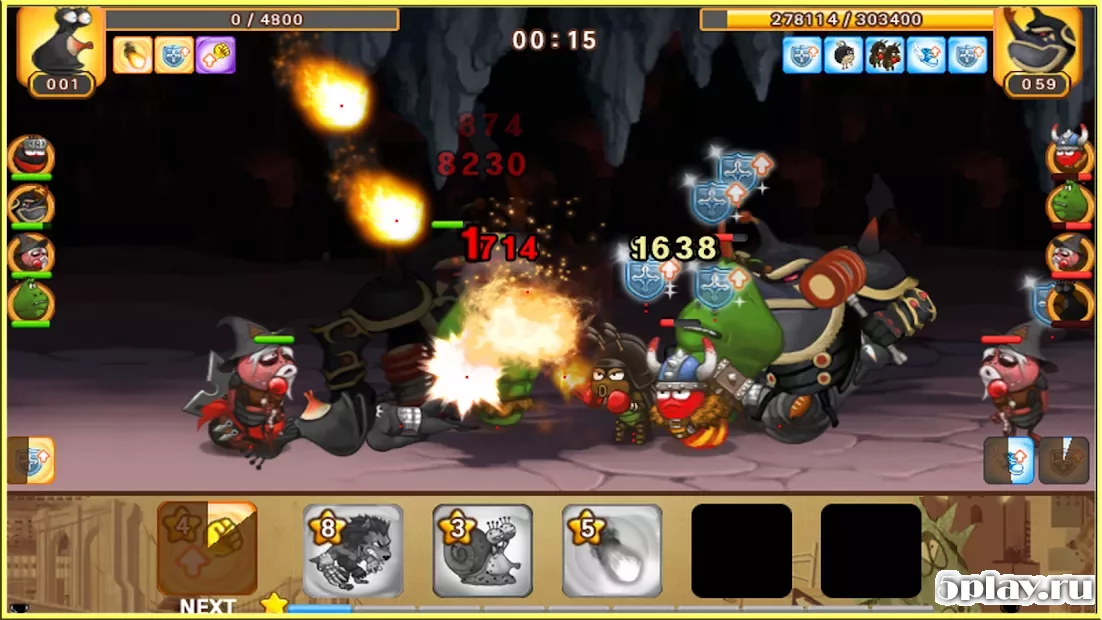The height and width of the screenshot is (620, 1102).
Task: Tap the NEXT punch card slot
Action: (x=207, y=549)
